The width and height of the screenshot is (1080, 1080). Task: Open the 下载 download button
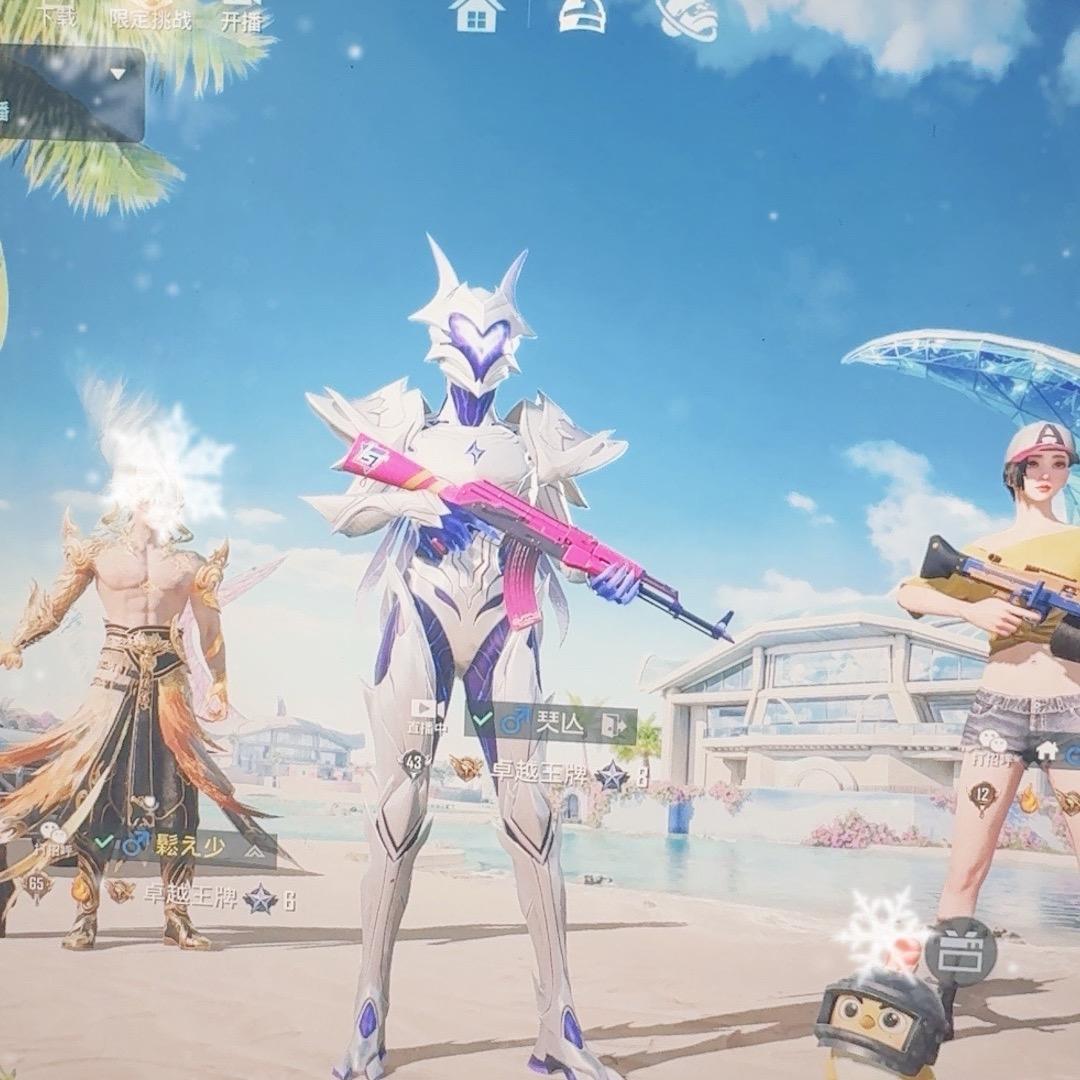click(59, 17)
